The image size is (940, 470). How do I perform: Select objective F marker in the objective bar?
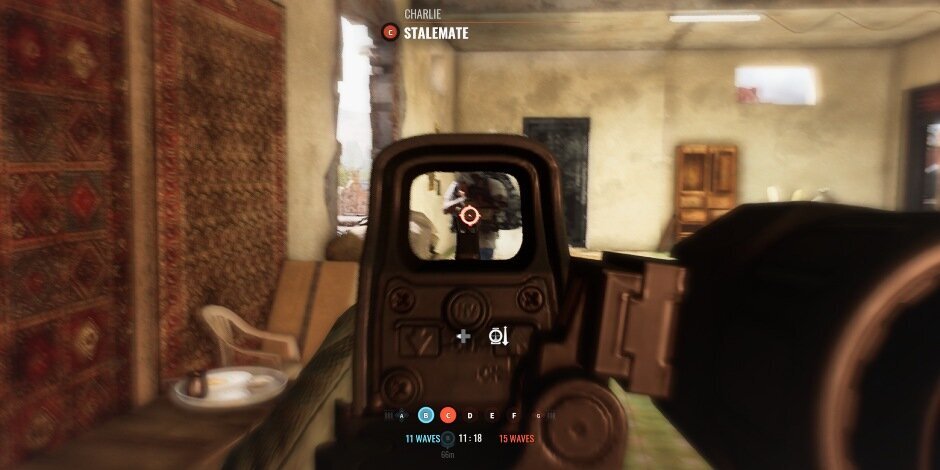pyautogui.click(x=514, y=415)
